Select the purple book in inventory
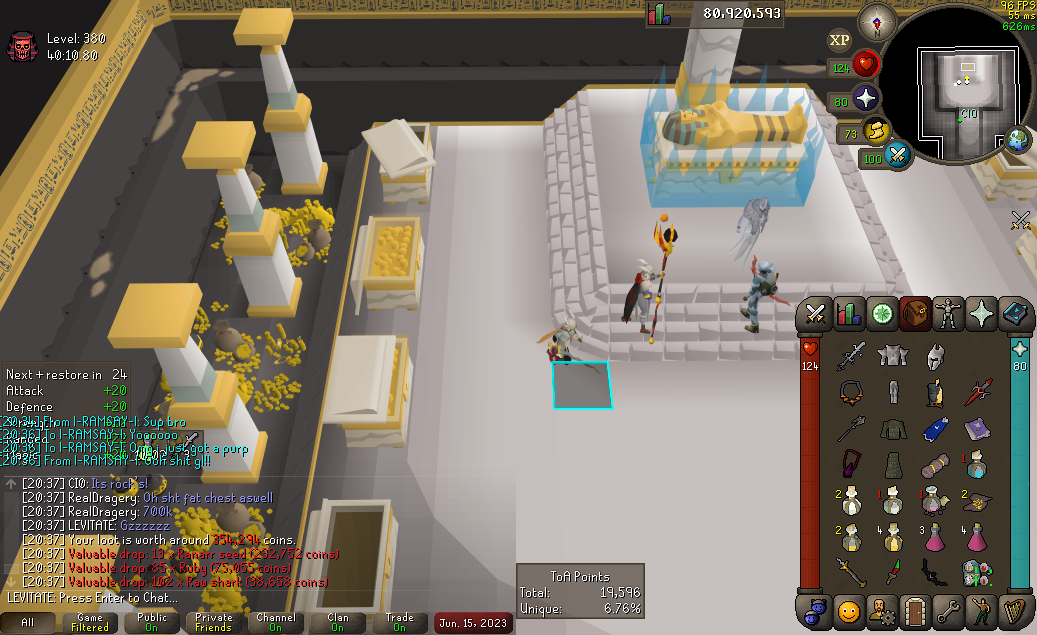 976,430
